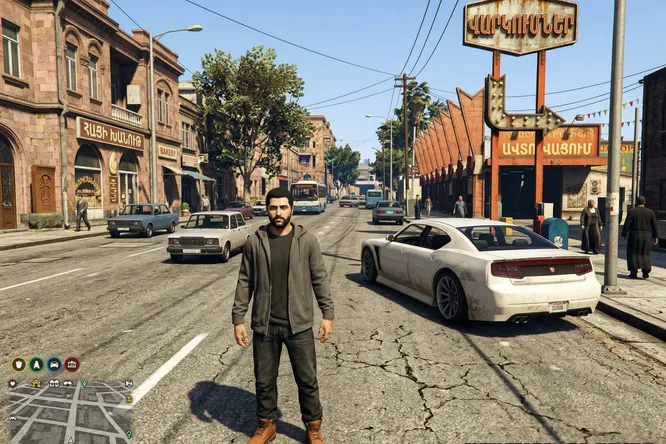The image size is (666, 444).
Task: Click the yellow house marker on minimap
Action: 36,383
